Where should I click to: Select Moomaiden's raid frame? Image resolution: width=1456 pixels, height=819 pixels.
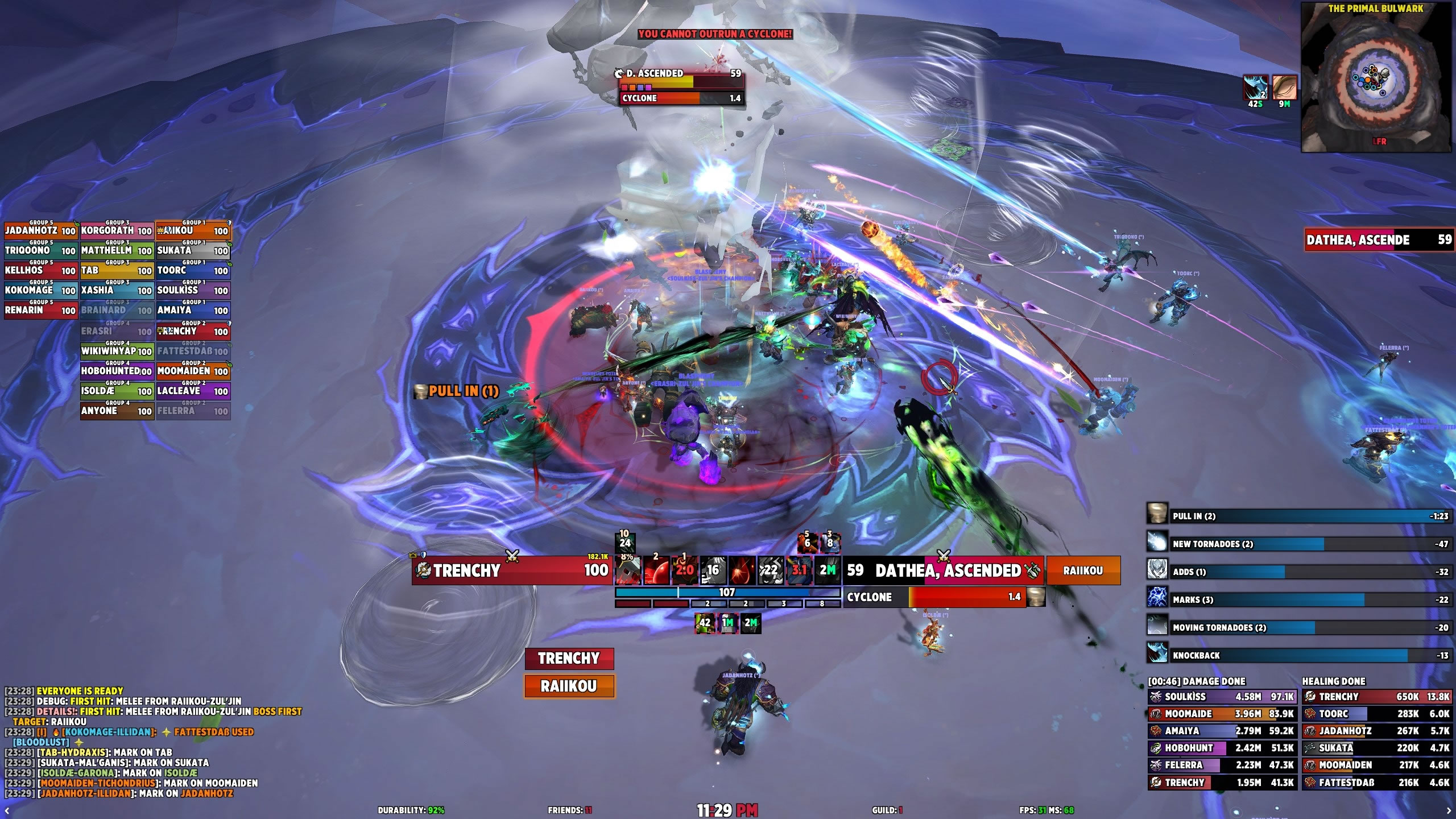click(x=193, y=371)
